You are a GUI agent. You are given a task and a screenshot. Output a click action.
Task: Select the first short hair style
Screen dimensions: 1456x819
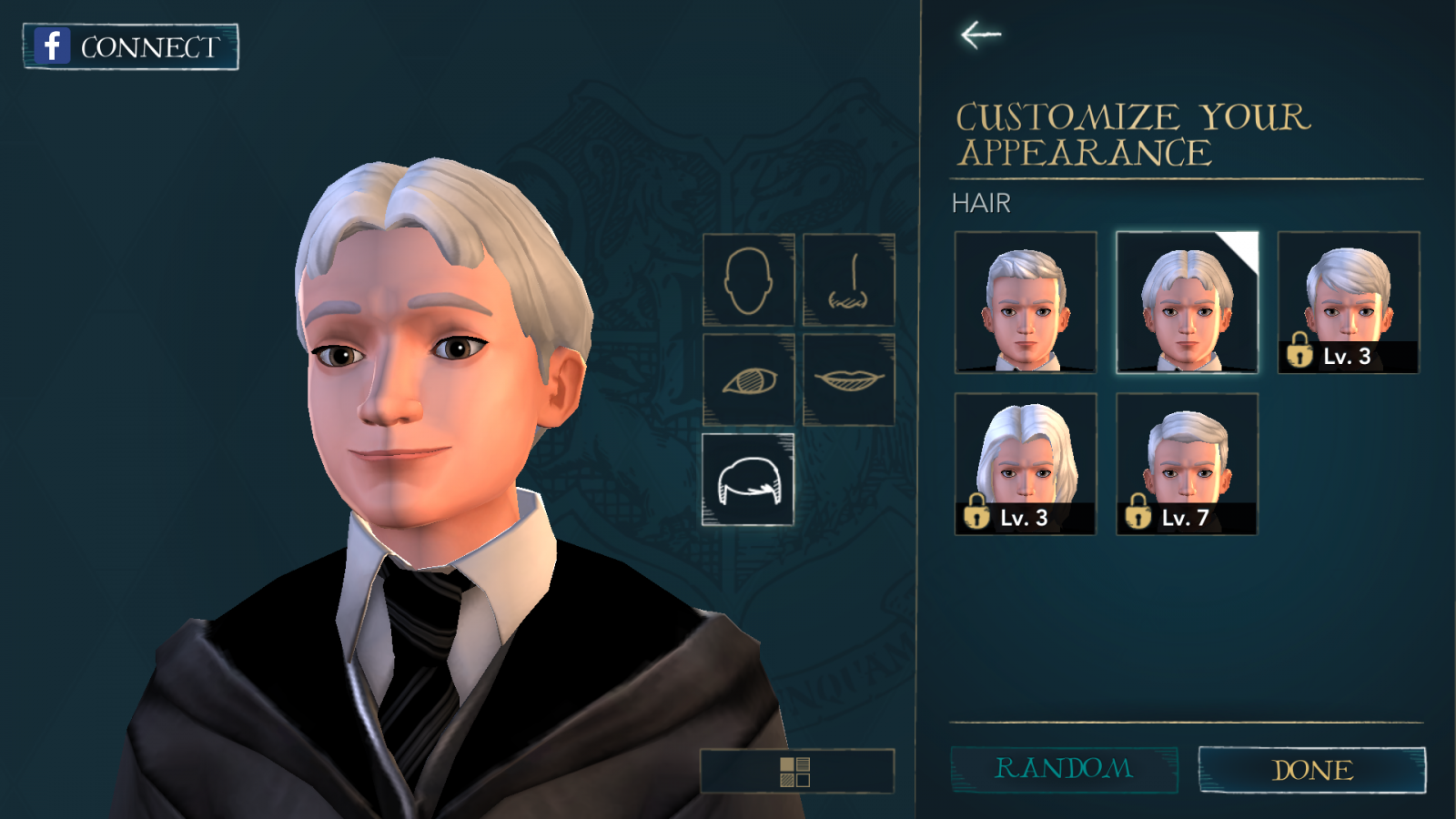pyautogui.click(x=1026, y=302)
